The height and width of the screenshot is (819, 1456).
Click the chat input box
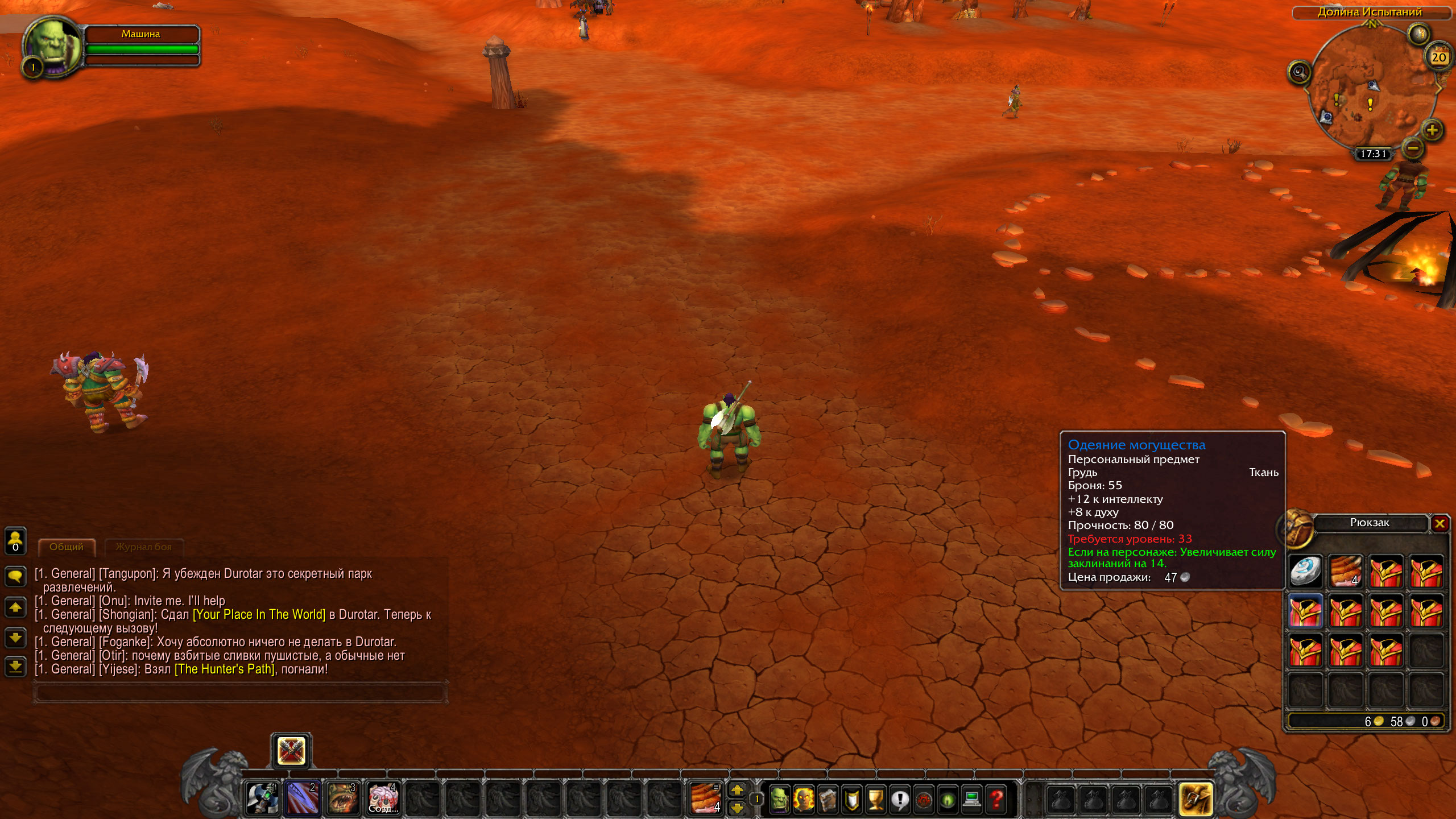click(x=239, y=693)
